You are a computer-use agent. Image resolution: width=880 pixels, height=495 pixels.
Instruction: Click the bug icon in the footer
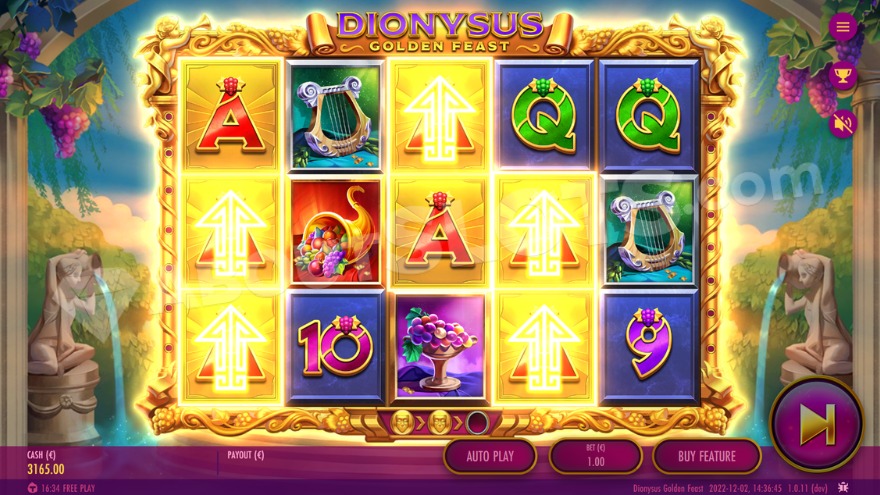pos(844,488)
